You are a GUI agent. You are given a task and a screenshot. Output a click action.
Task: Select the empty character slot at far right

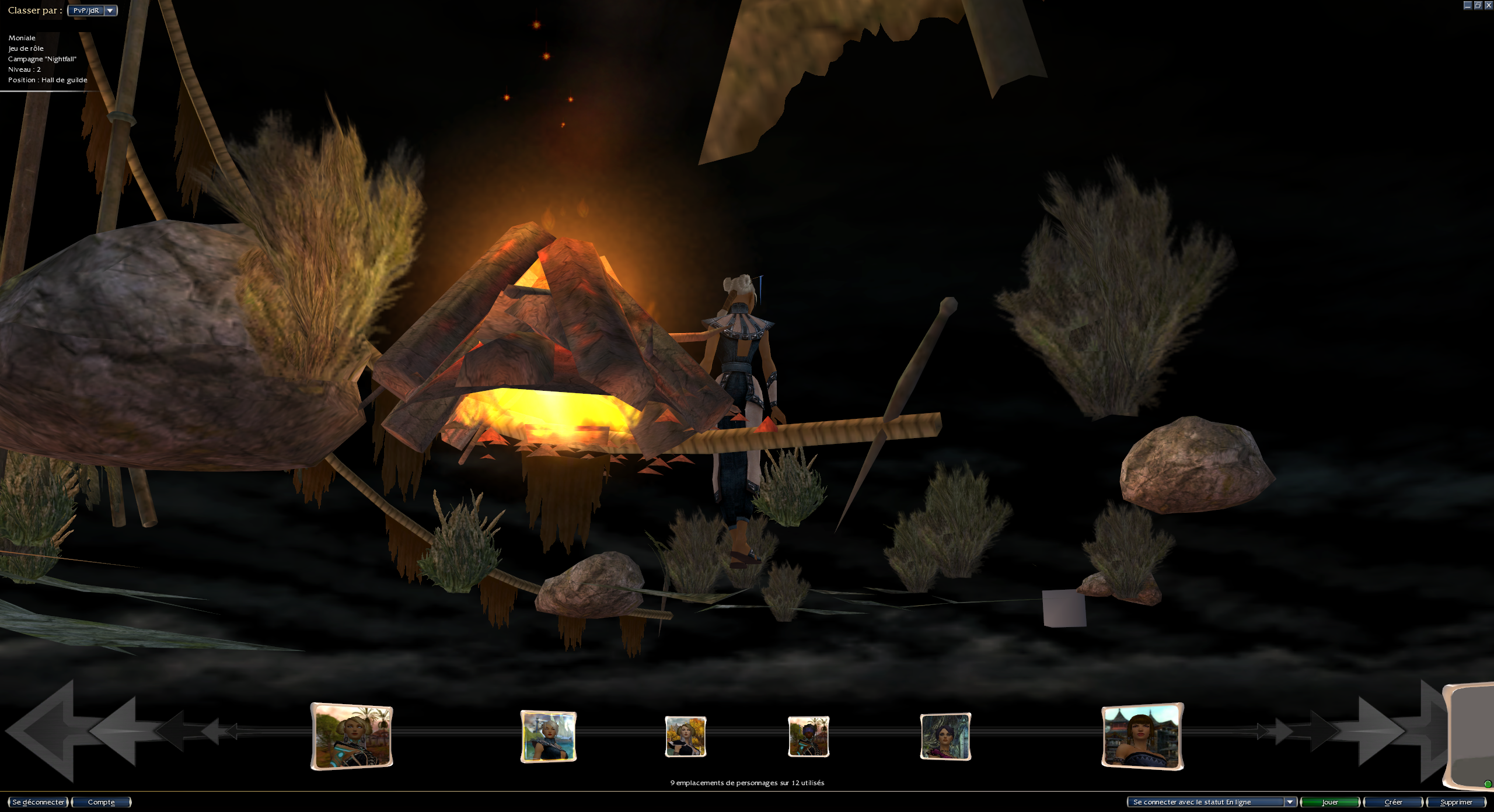pos(1471,736)
